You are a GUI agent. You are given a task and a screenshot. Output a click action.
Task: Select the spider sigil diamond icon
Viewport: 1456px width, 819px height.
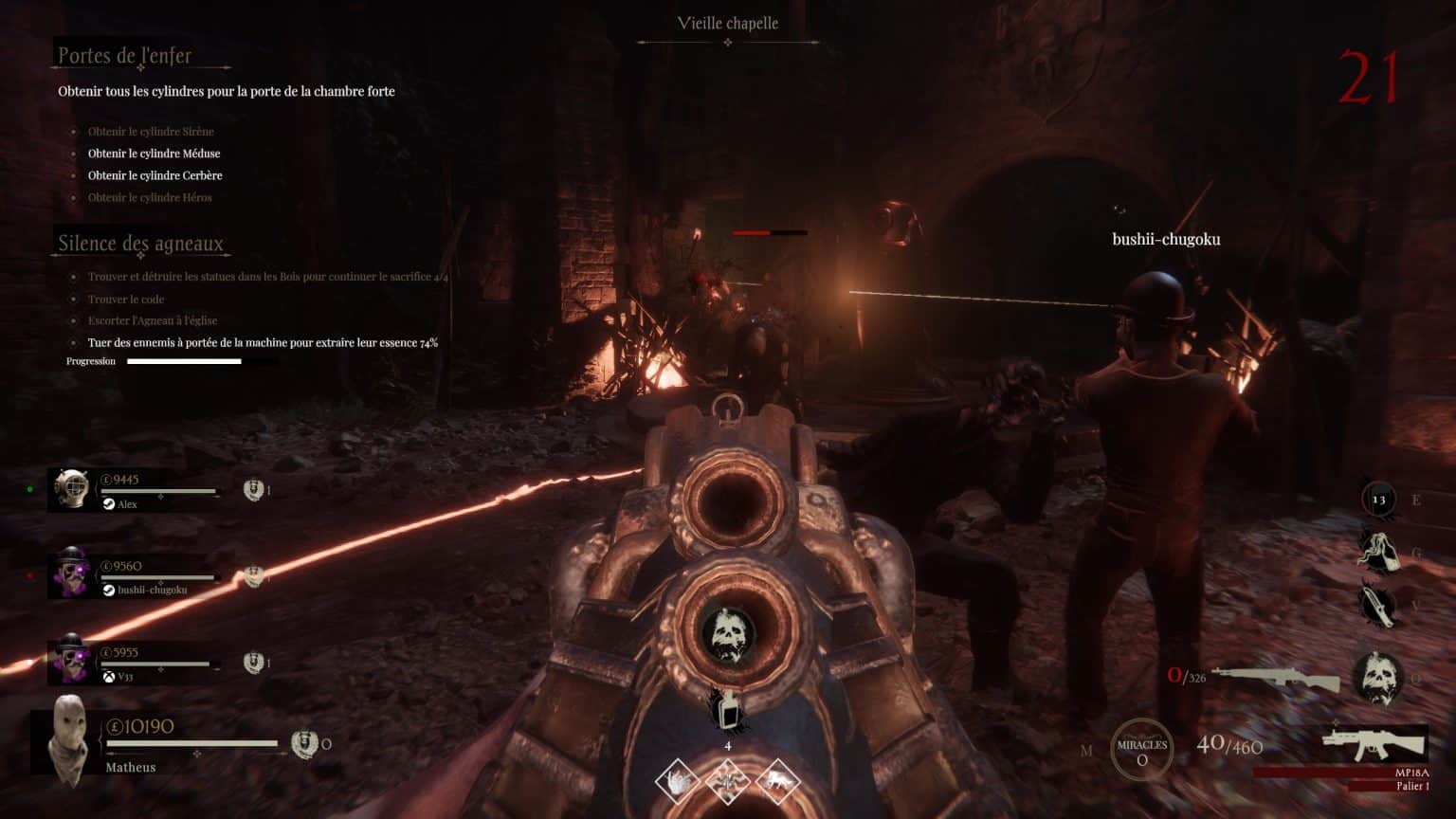[728, 781]
